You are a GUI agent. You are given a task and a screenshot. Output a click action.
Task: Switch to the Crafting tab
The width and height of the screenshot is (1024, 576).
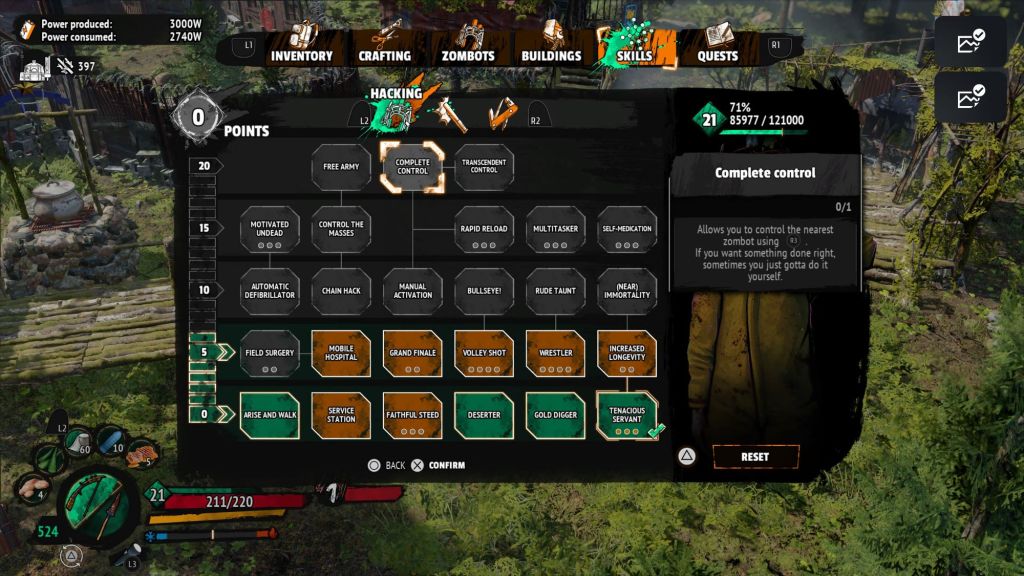[385, 55]
